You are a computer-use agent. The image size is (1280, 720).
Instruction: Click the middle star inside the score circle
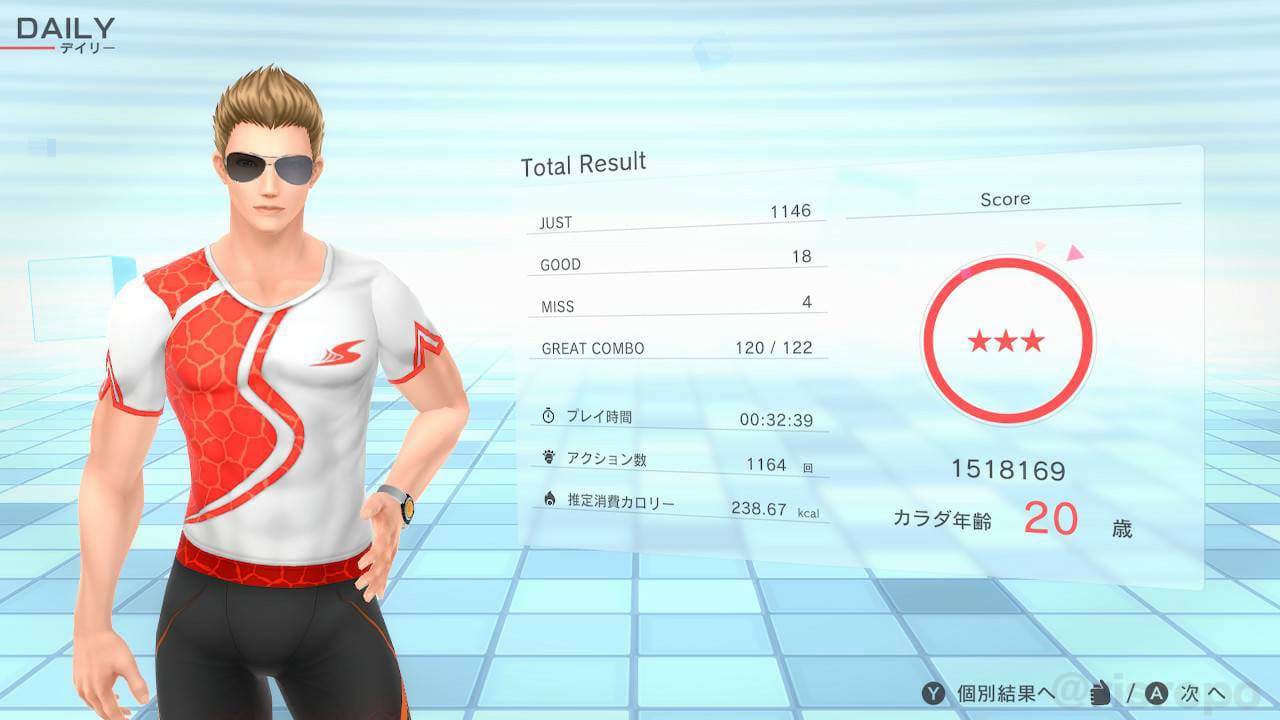pyautogui.click(x=1006, y=341)
